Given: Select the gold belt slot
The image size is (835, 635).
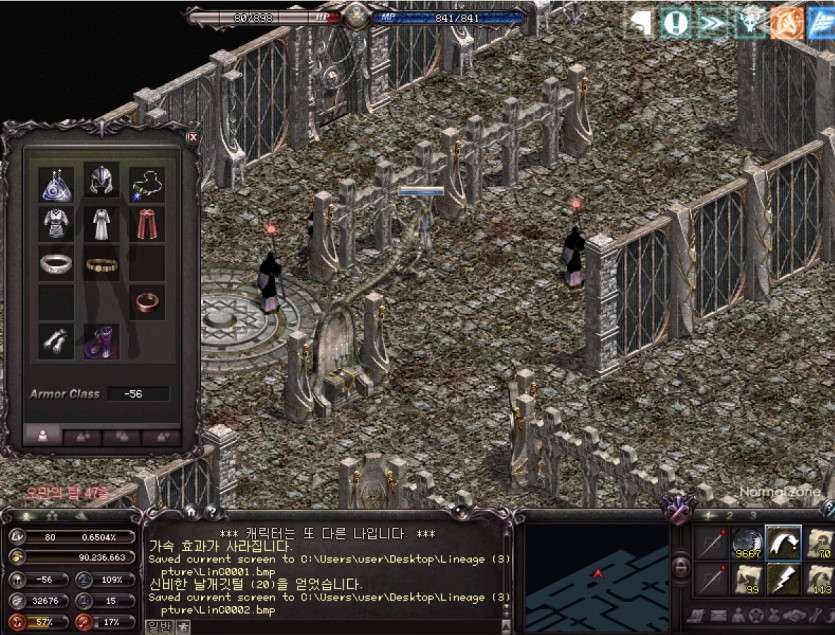Looking at the screenshot, I should (x=101, y=264).
